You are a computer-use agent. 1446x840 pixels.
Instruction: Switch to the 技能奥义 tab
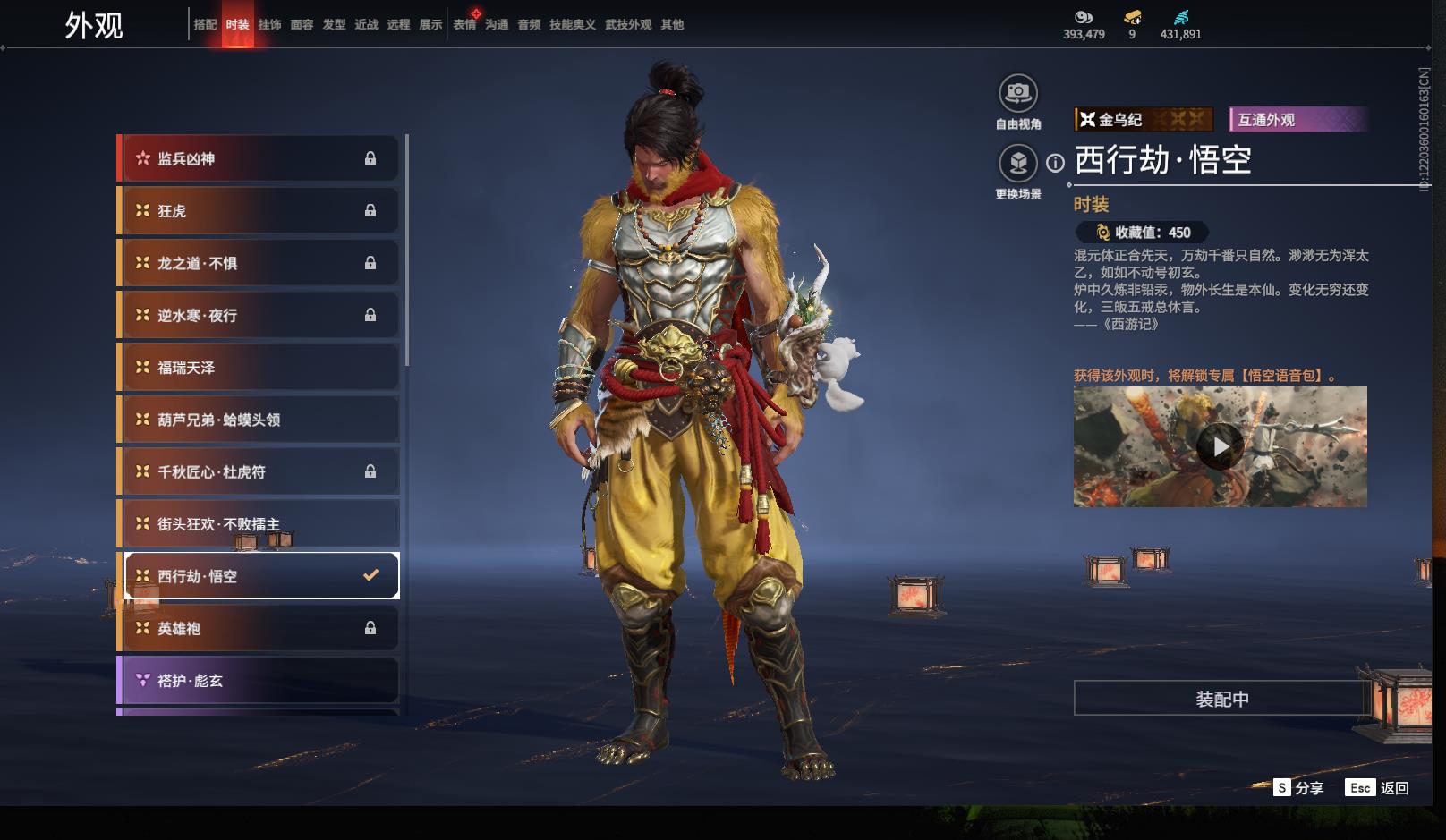pos(572,25)
